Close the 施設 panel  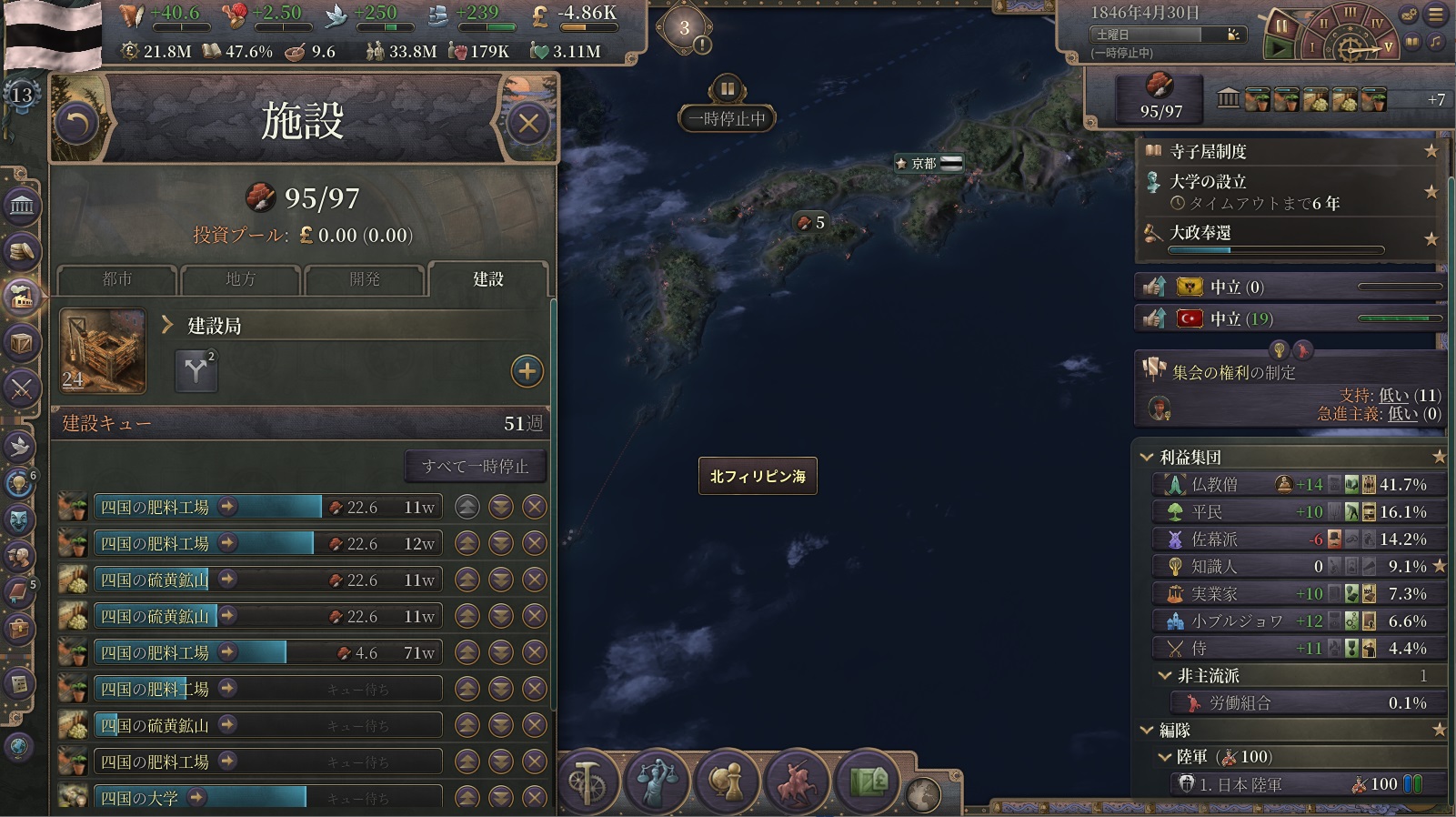528,123
